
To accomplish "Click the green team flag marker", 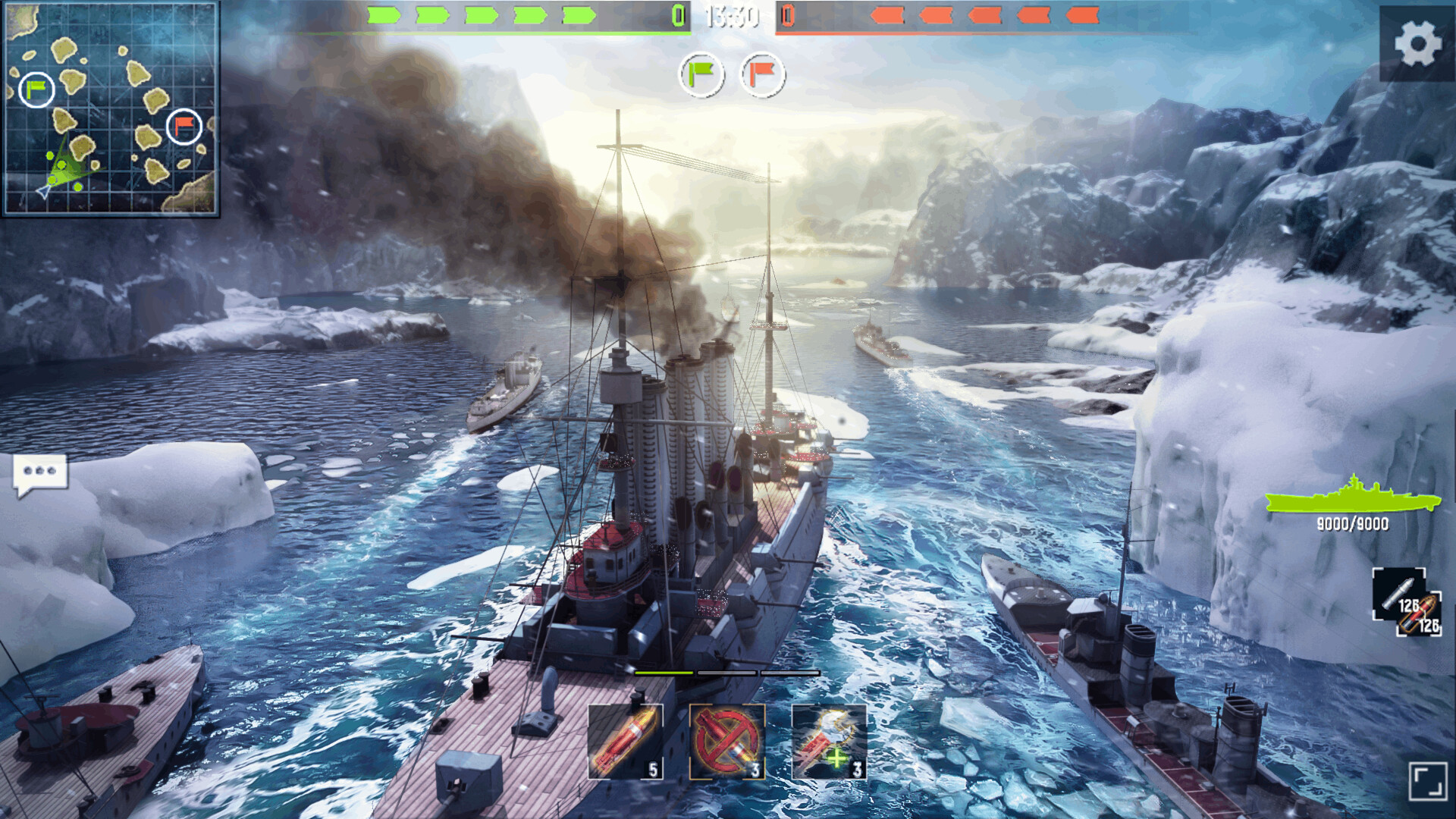I will 700,74.
